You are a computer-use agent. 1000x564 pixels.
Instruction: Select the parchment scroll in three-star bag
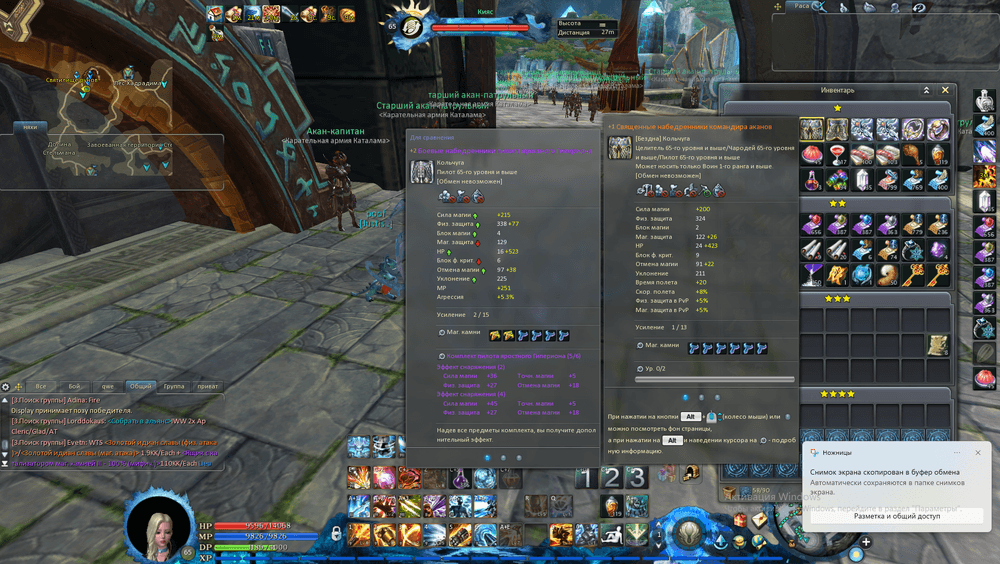937,345
